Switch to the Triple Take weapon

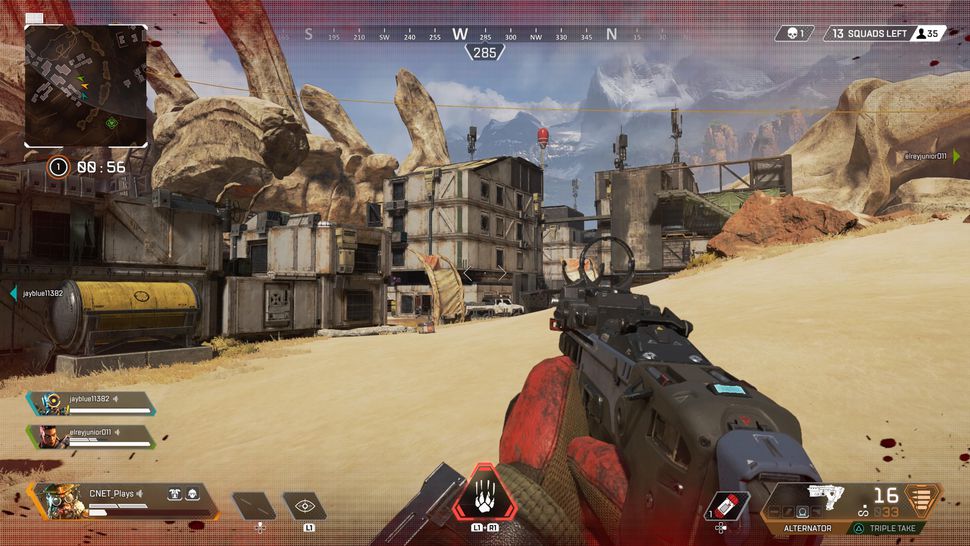[x=893, y=528]
